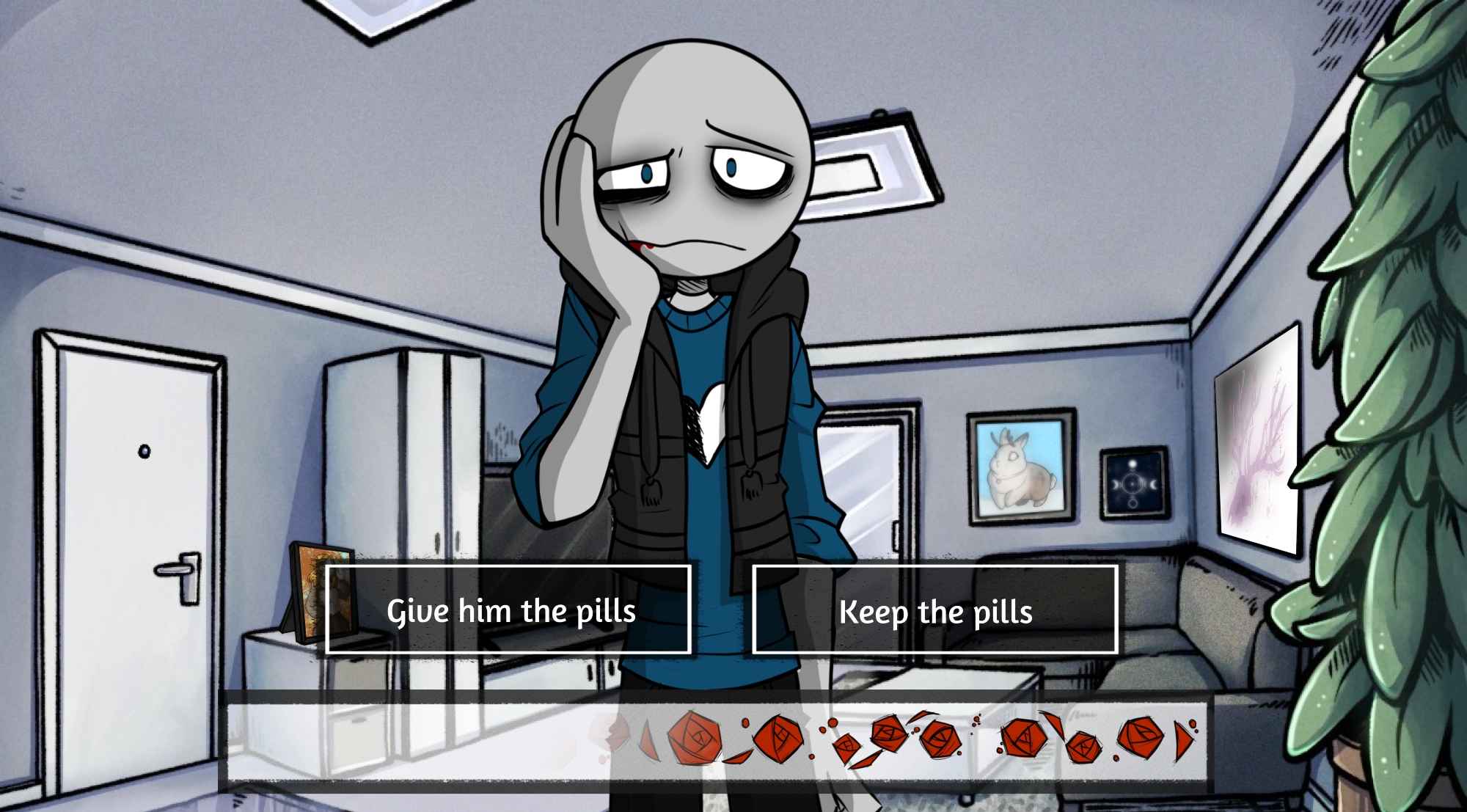Select "Keep the pills" choice

click(x=934, y=610)
